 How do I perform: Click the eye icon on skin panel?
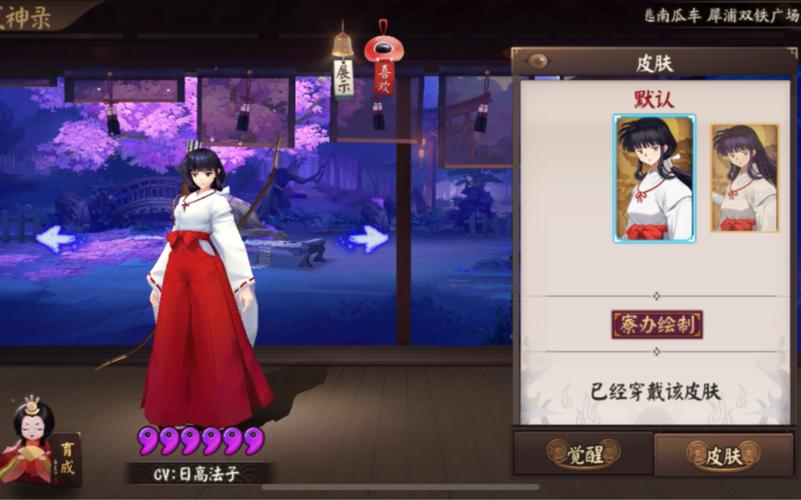[538, 60]
